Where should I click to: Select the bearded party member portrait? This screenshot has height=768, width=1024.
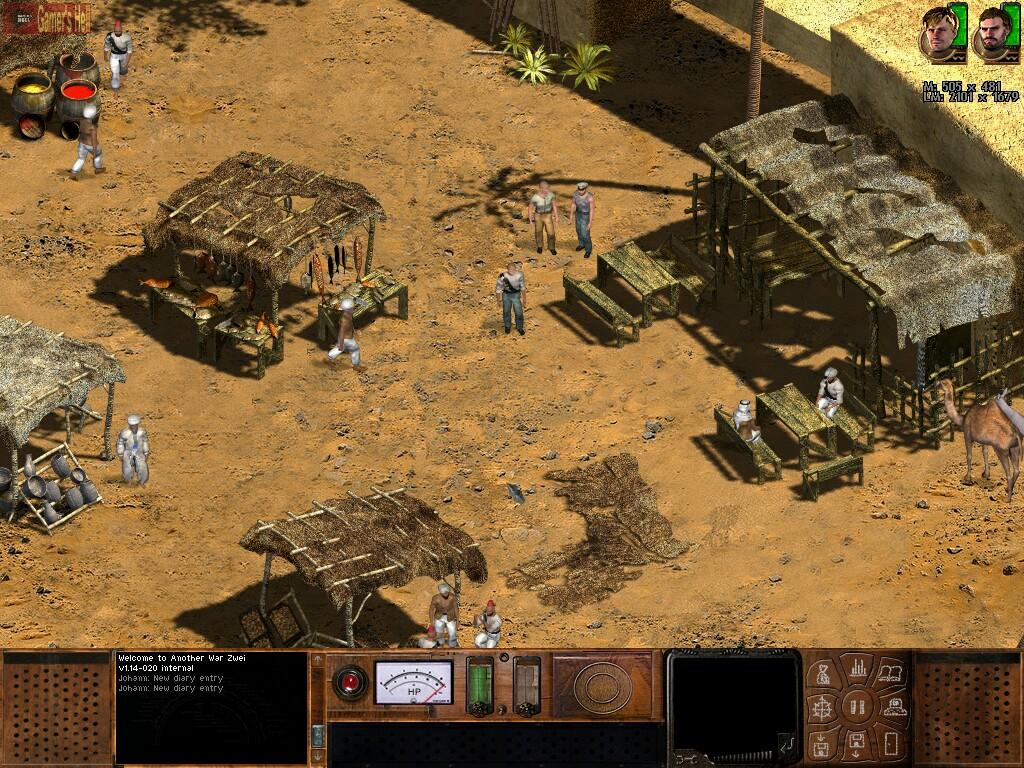click(x=991, y=34)
